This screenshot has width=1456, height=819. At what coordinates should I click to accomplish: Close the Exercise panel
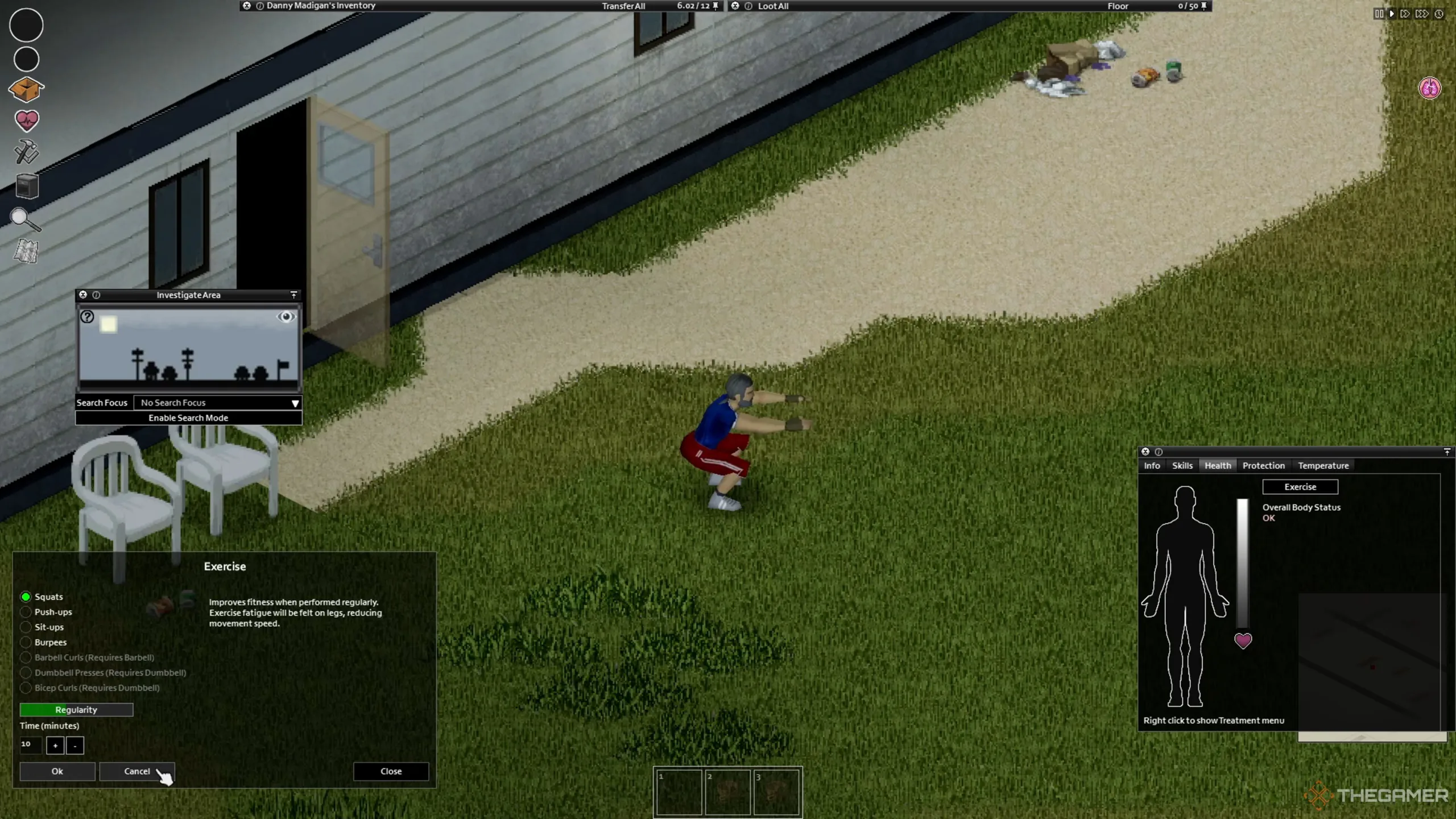pos(391,771)
